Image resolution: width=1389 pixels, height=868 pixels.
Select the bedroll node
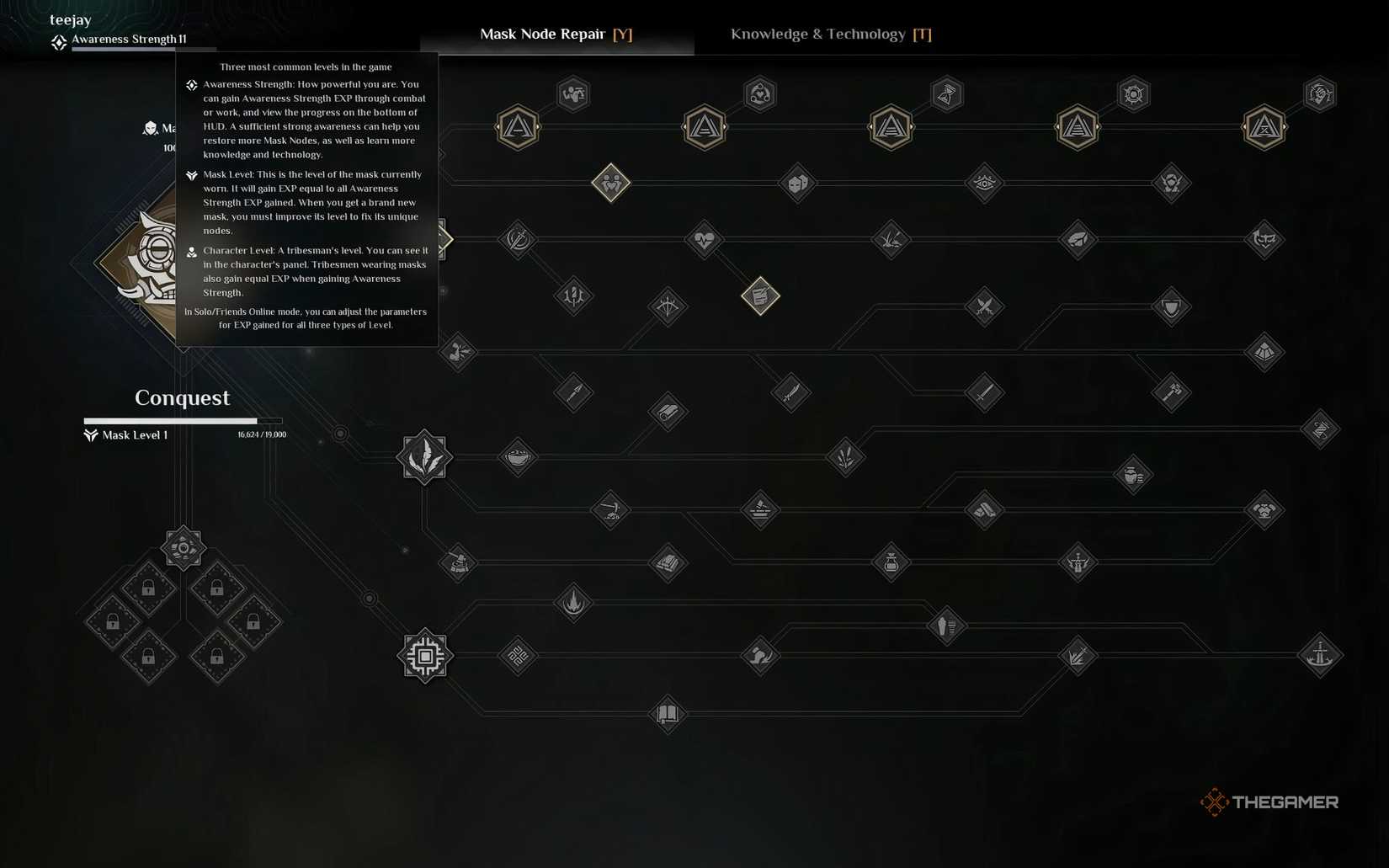tap(668, 412)
